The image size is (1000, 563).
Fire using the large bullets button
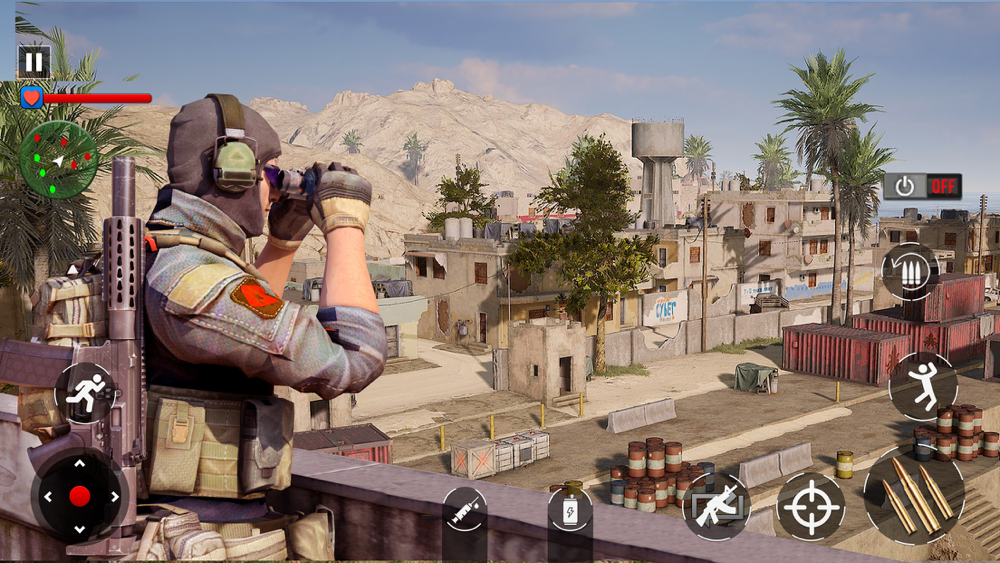pos(914,495)
